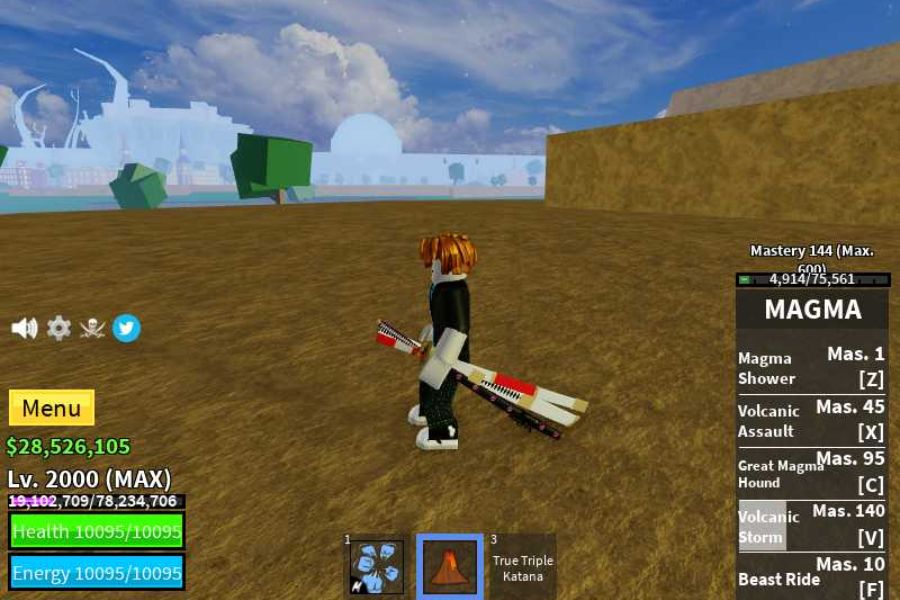
Task: Activate the Magma Shower skill
Action: click(x=811, y=367)
